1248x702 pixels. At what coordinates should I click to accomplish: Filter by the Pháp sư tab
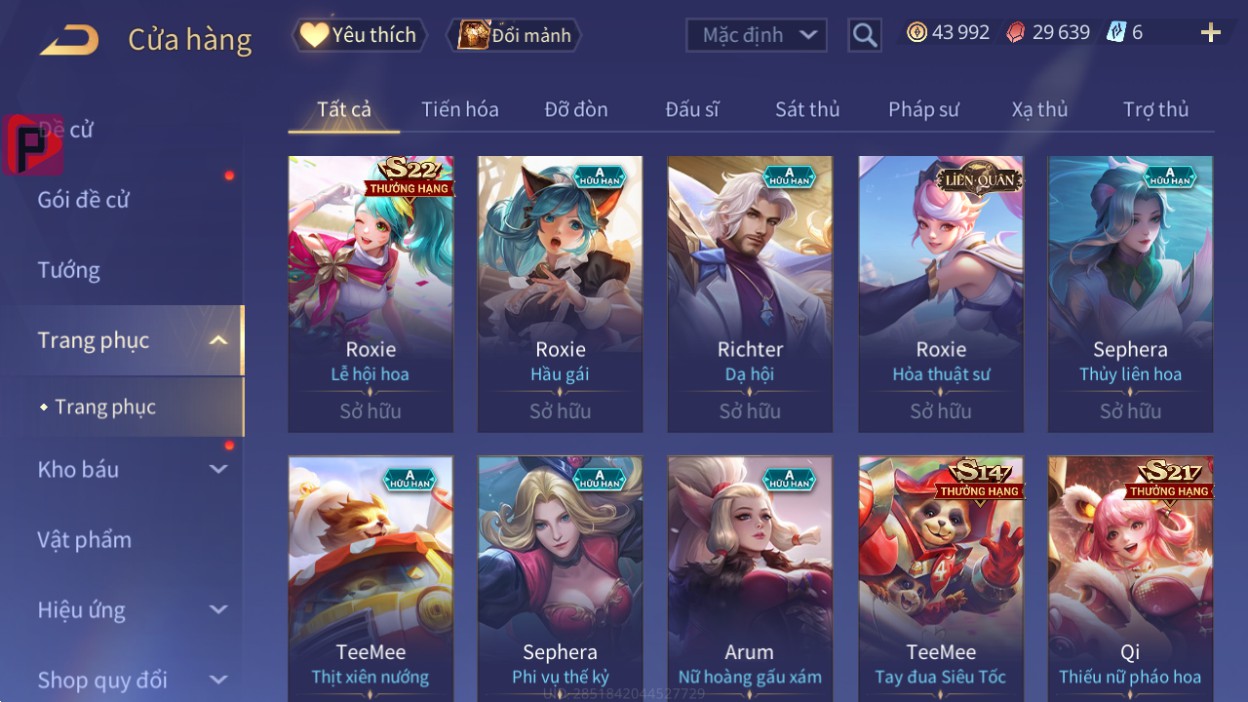(923, 109)
